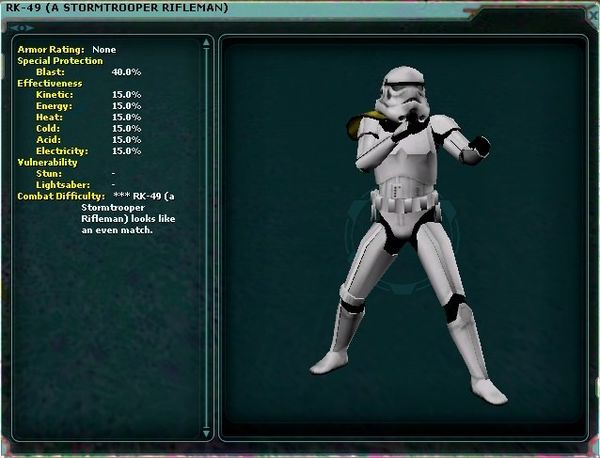Click the stats panel scroll-down arrow

click(207, 432)
